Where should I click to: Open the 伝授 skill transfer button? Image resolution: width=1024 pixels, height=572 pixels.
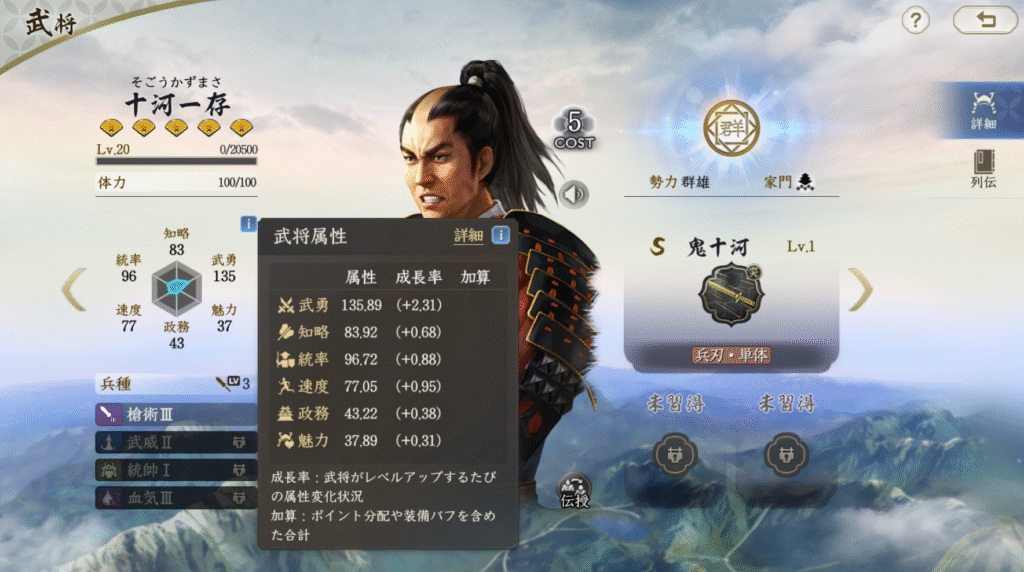click(575, 491)
